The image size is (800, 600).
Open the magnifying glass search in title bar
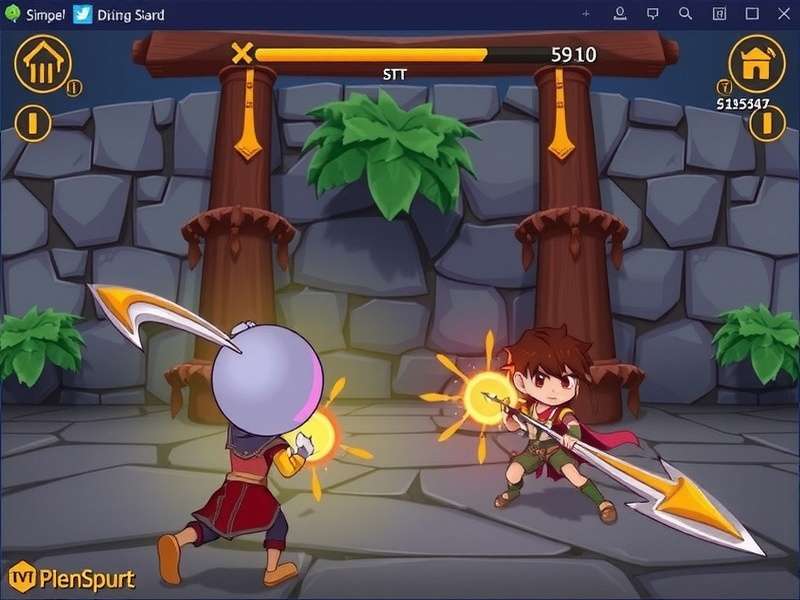[x=685, y=14]
